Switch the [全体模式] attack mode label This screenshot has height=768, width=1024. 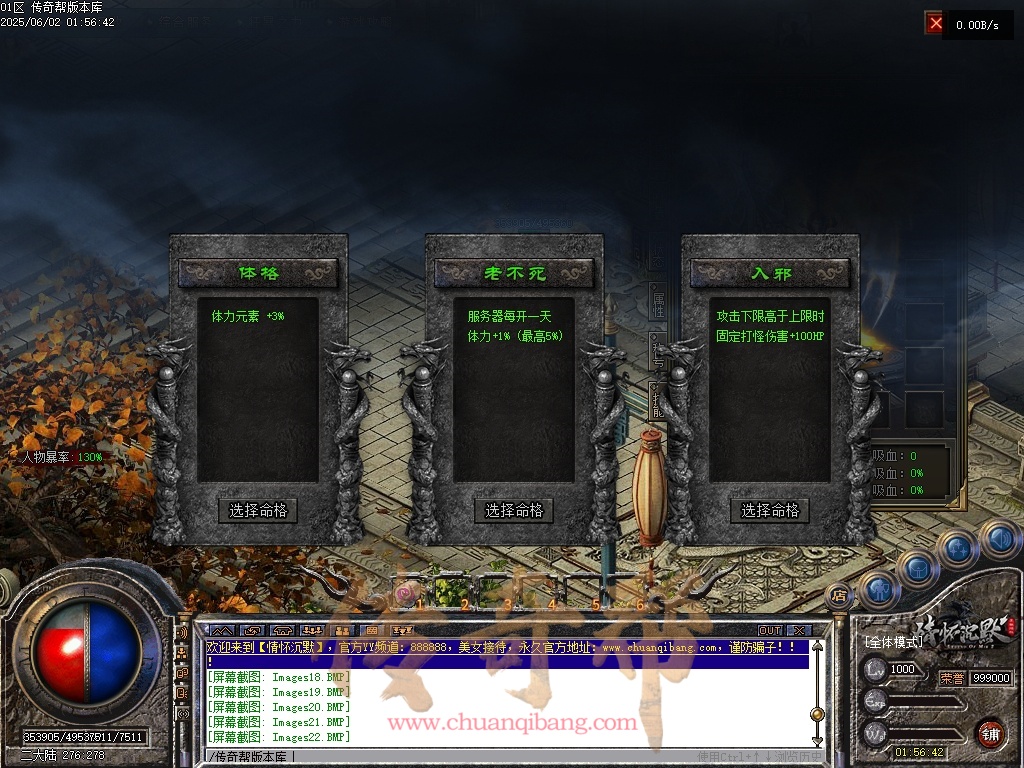point(893,641)
